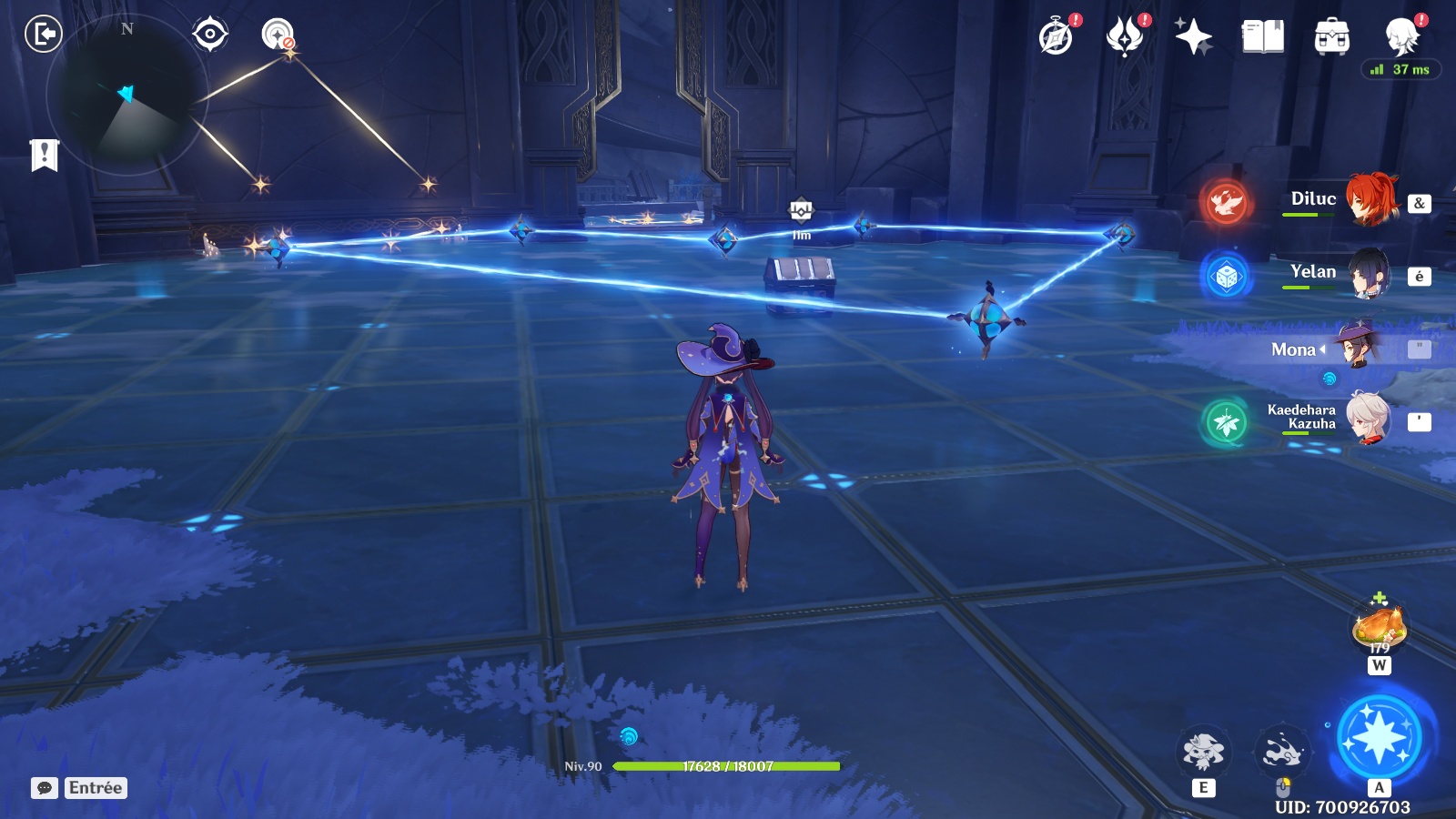Activate the sprint dash icon
This screenshot has width=1456, height=819.
pyautogui.click(x=1282, y=752)
